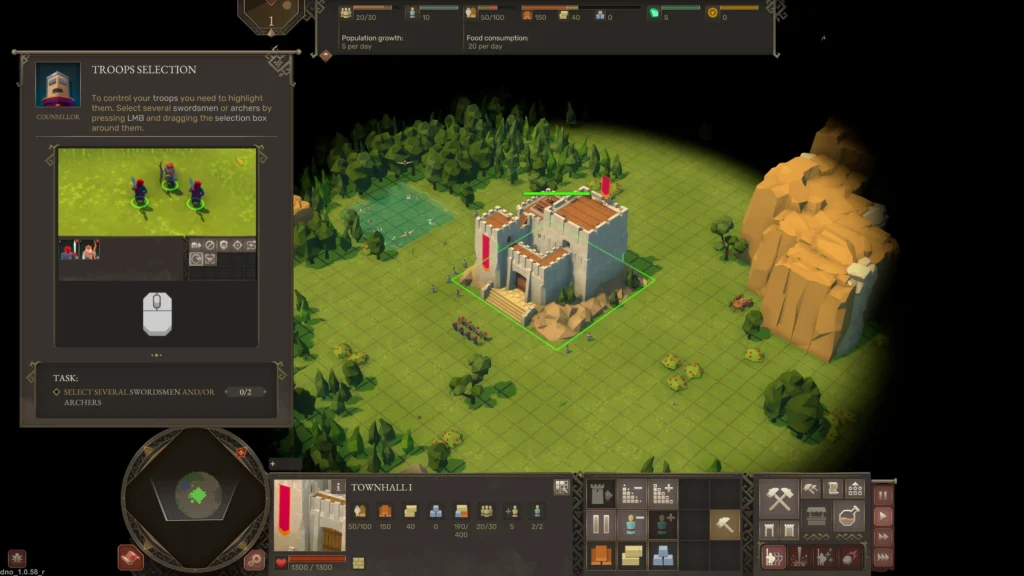Click the minimap in the circular frame
1024x576 pixels.
(x=197, y=493)
